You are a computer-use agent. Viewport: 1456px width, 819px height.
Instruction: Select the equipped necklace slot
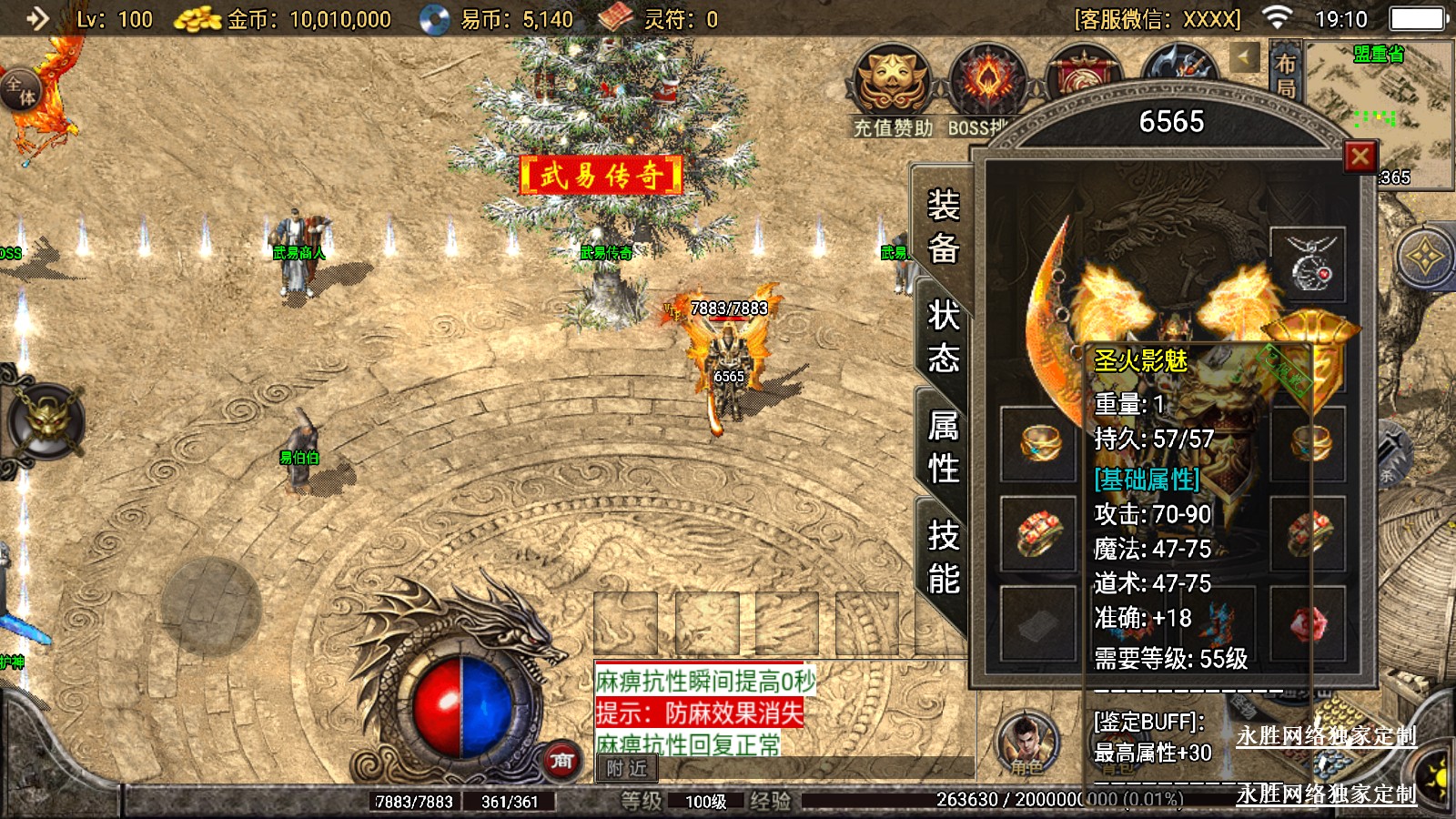tap(1308, 265)
